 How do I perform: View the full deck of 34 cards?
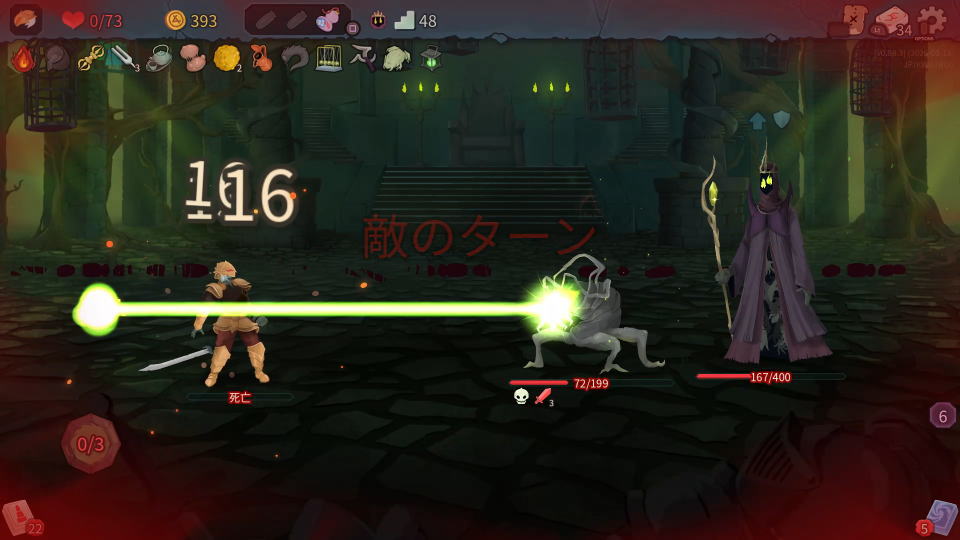point(892,21)
